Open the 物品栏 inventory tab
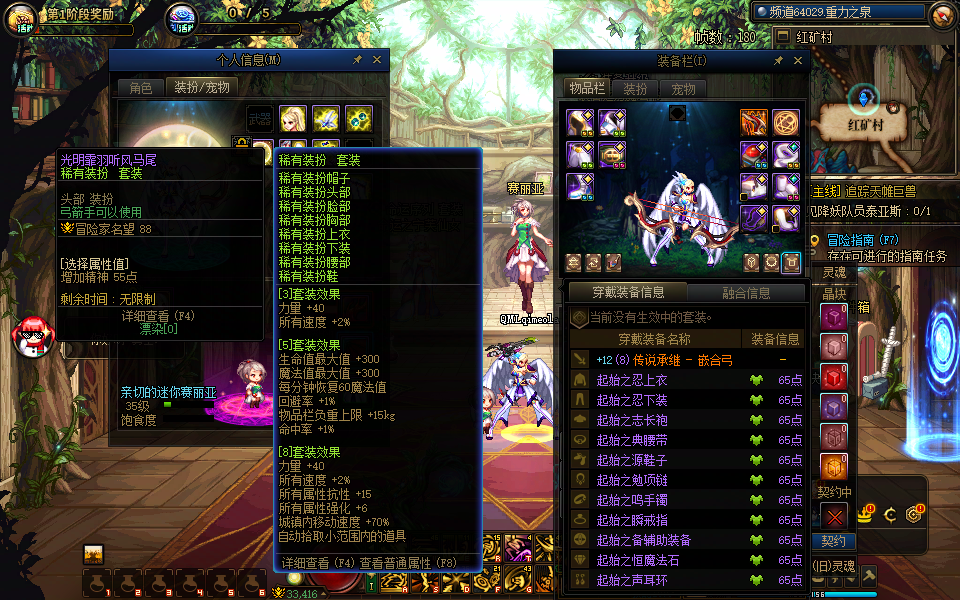Image resolution: width=960 pixels, height=600 pixels. pos(587,89)
